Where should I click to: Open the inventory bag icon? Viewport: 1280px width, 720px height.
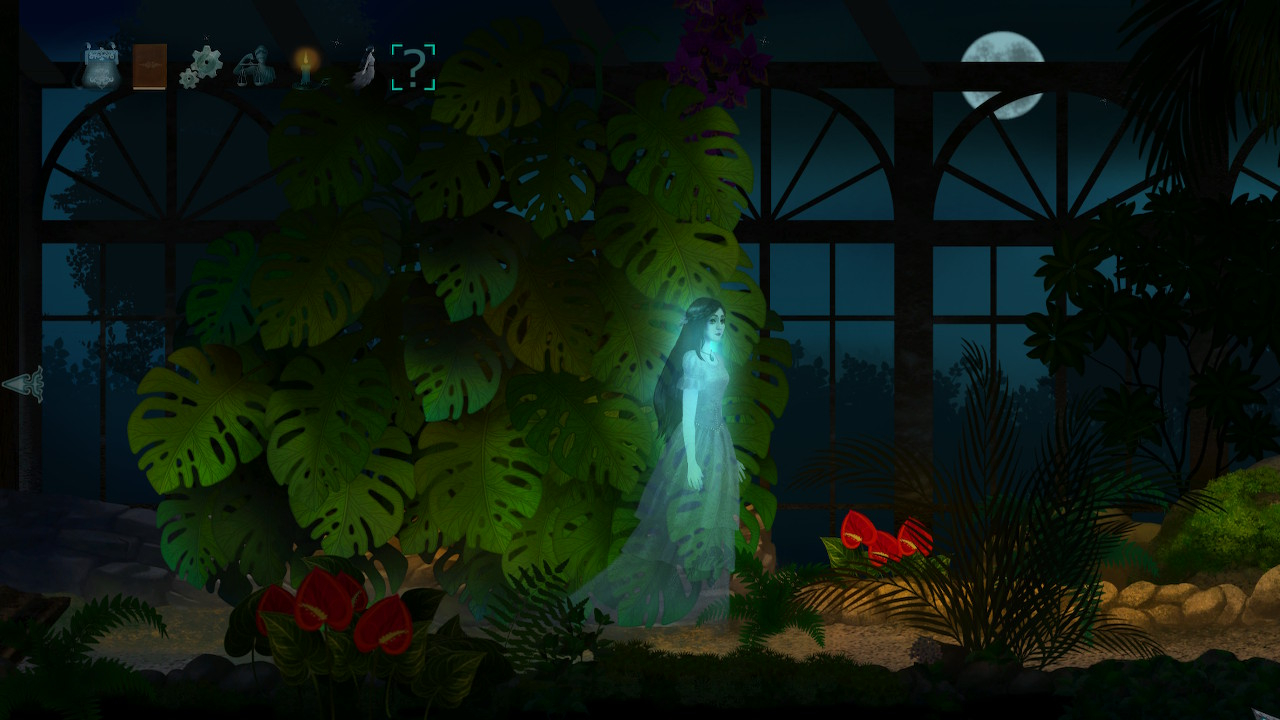click(x=102, y=67)
